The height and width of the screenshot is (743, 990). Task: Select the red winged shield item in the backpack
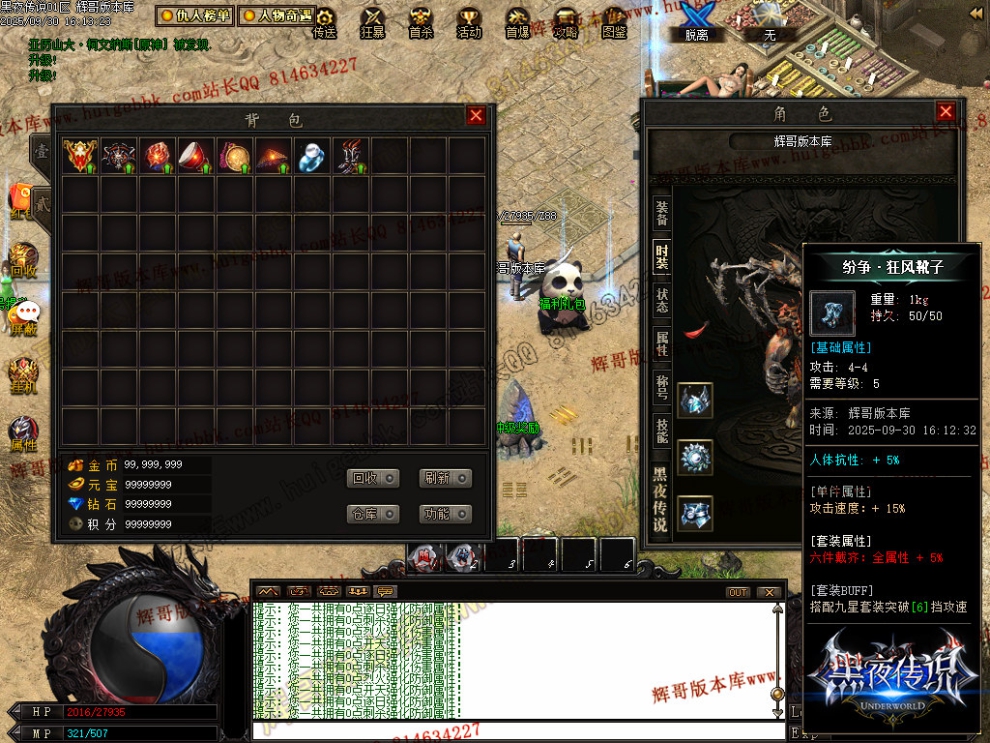click(x=79, y=155)
